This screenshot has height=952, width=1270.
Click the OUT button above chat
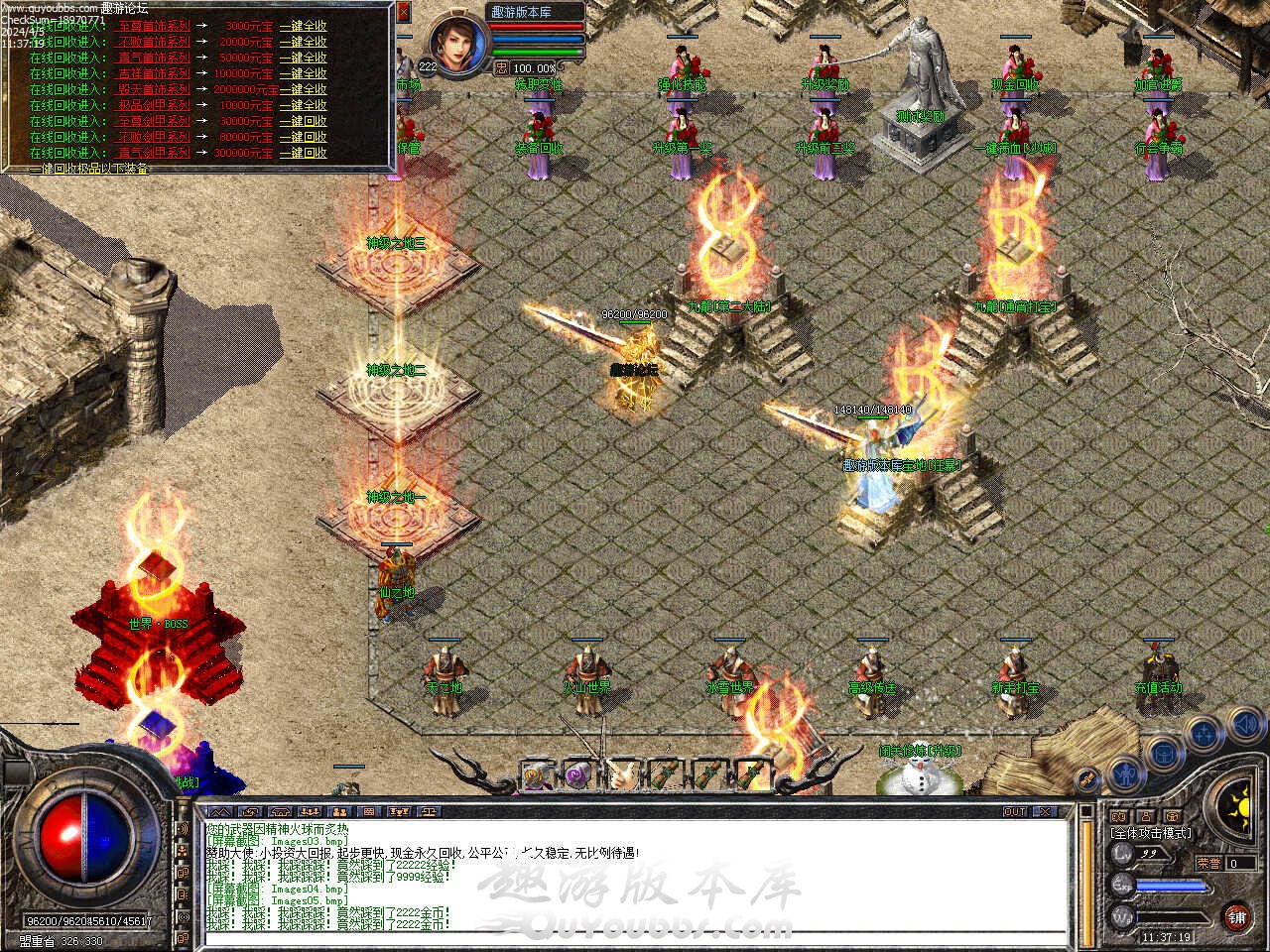1014,811
